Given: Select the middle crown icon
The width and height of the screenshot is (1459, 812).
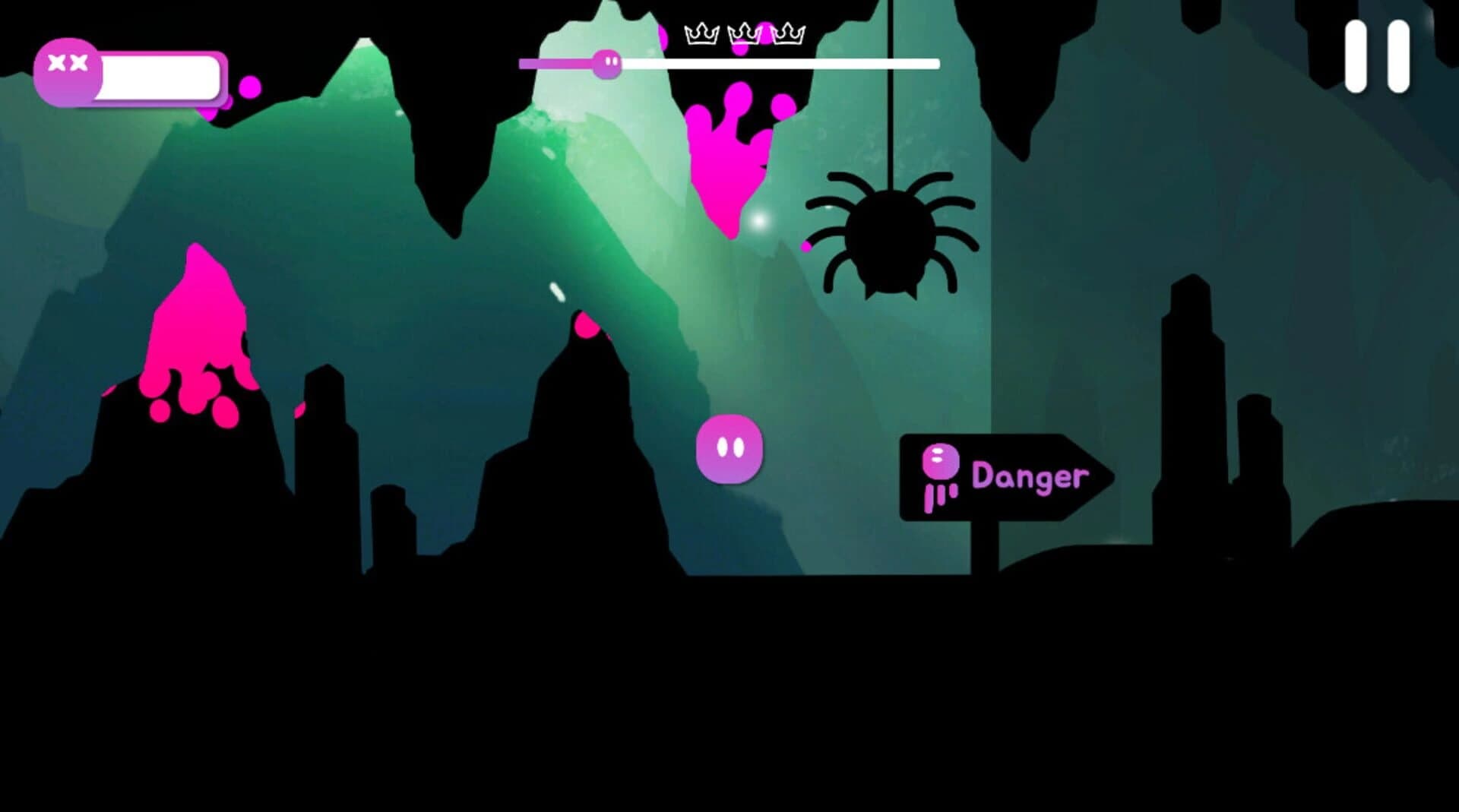Looking at the screenshot, I should 745,33.
